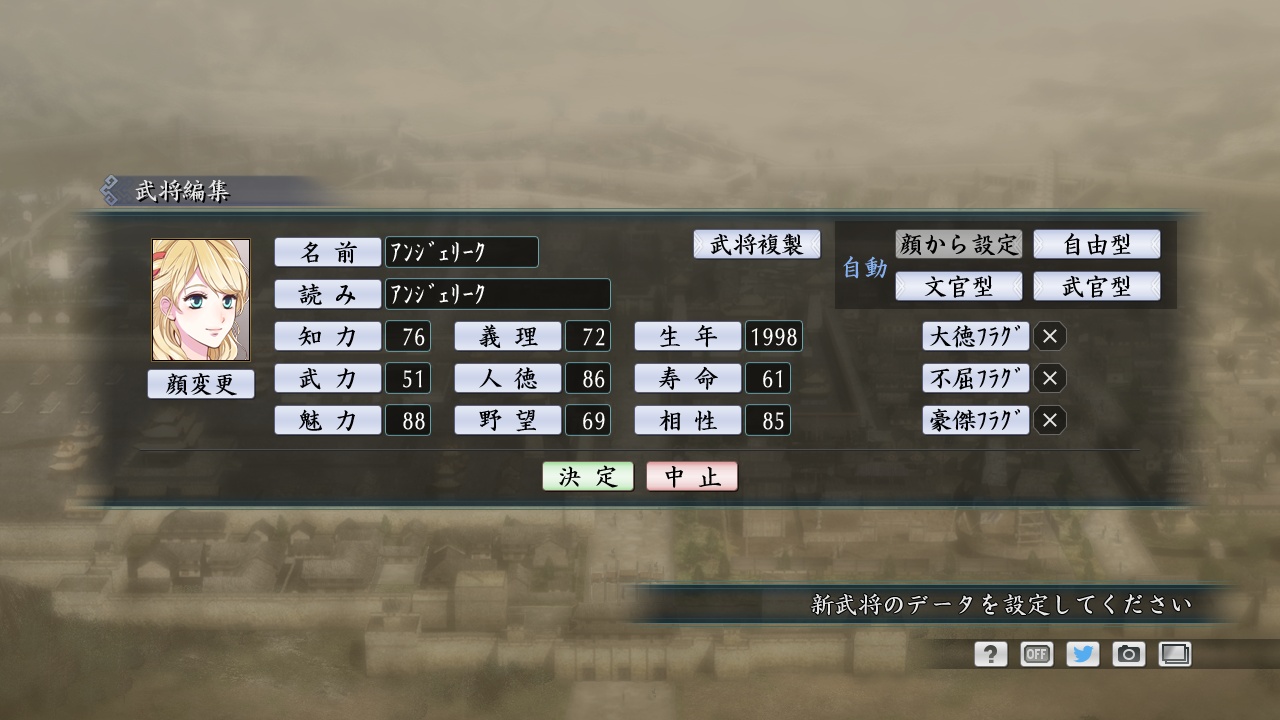Click the window display mode icon
1280x720 pixels.
pyautogui.click(x=1175, y=654)
